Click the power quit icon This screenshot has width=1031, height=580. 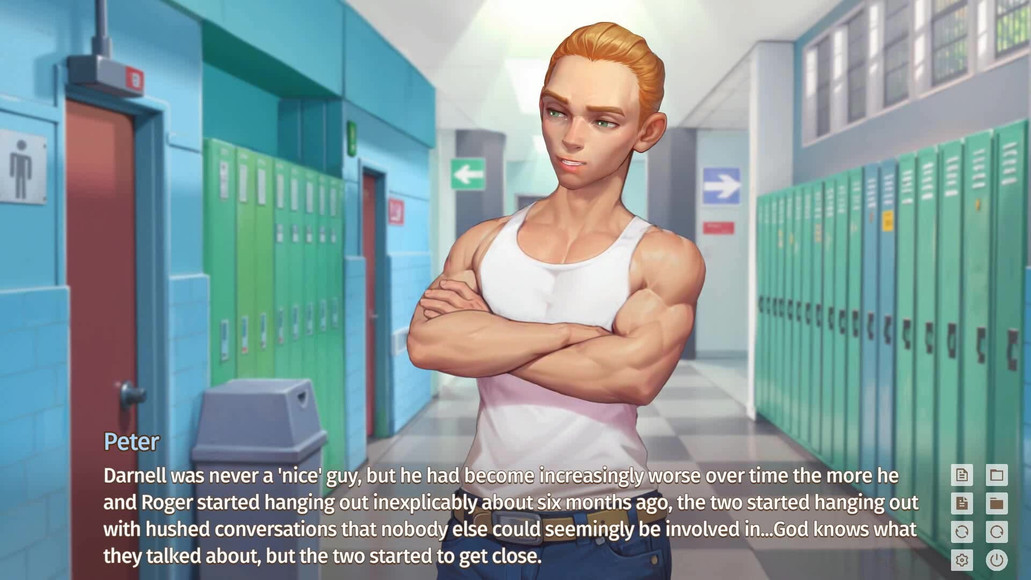tap(996, 560)
